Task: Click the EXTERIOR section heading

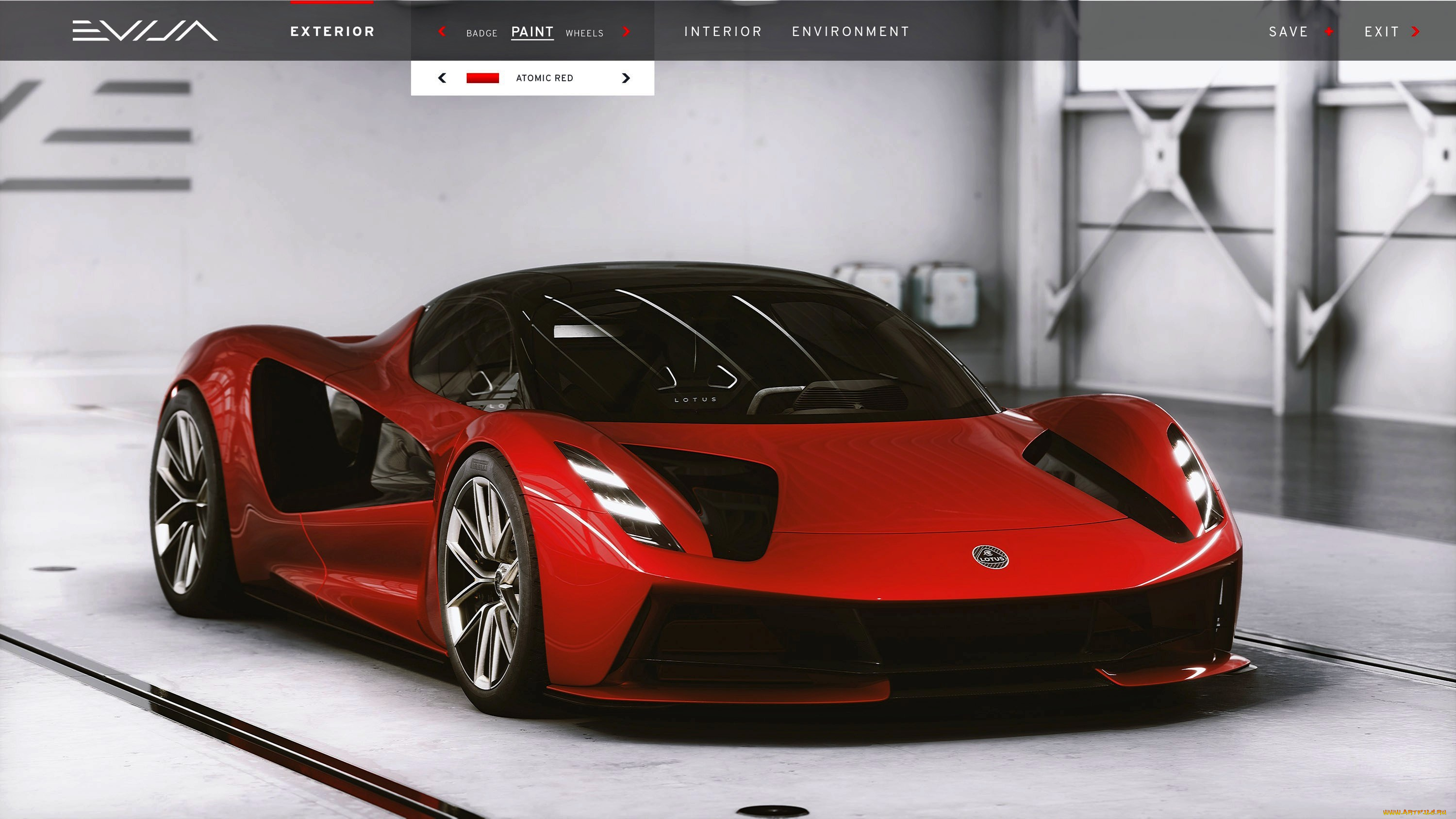Action: tap(332, 32)
